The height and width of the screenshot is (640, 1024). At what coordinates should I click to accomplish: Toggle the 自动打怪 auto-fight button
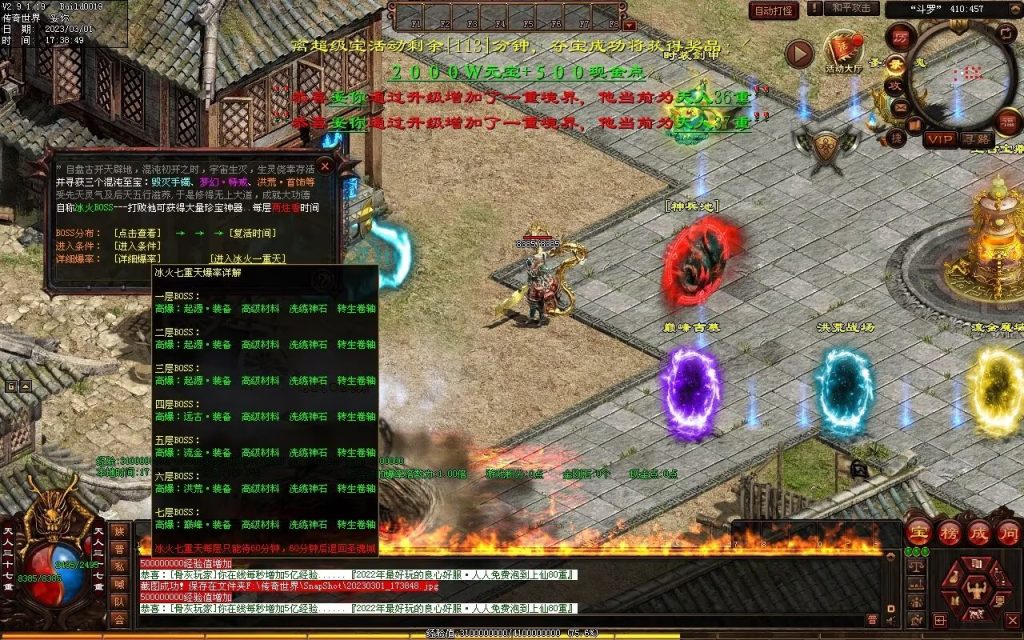(774, 11)
